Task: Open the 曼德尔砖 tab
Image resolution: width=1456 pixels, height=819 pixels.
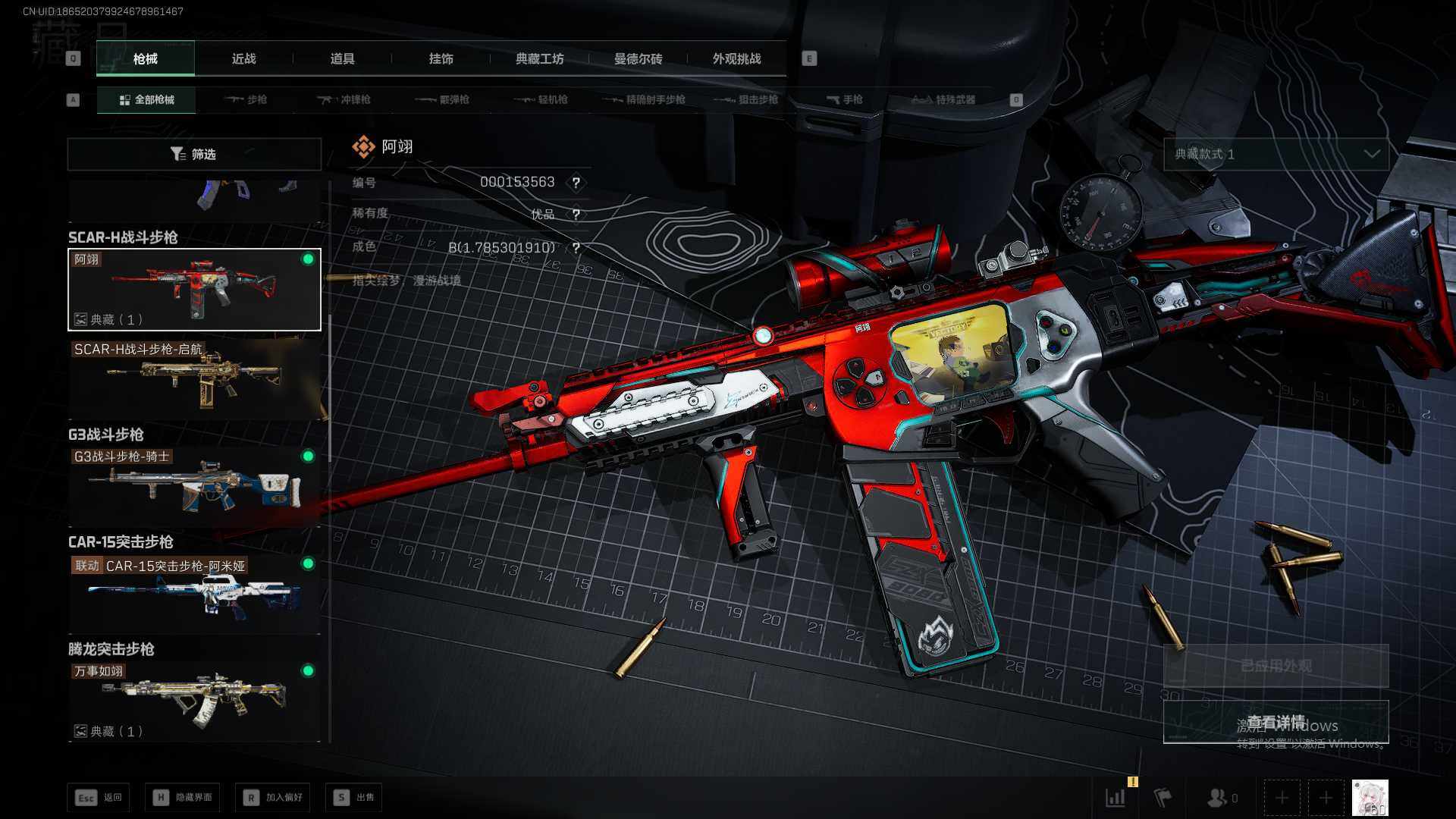Action: [x=638, y=59]
